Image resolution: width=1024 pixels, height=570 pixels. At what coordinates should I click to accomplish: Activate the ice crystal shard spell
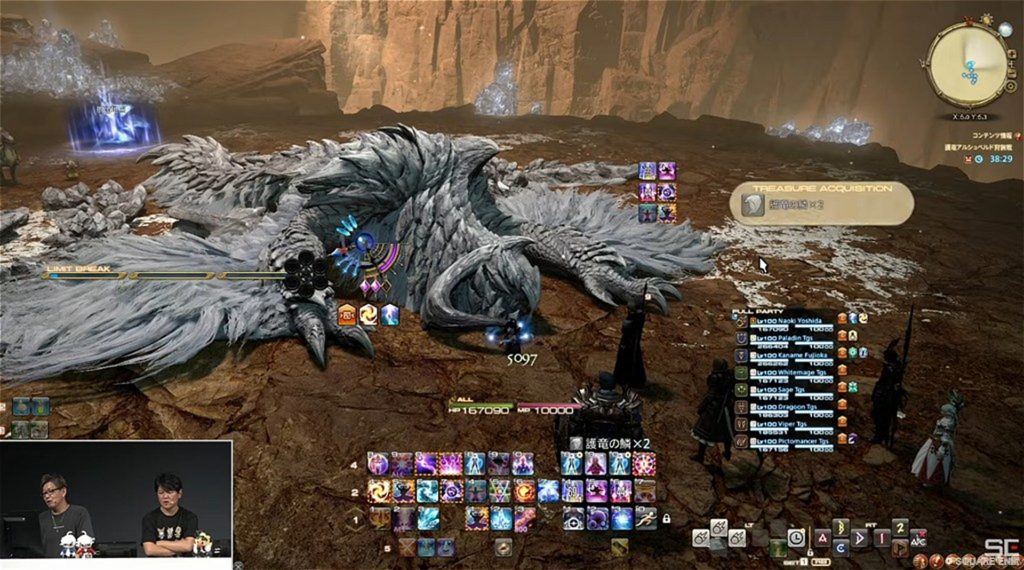(x=426, y=518)
